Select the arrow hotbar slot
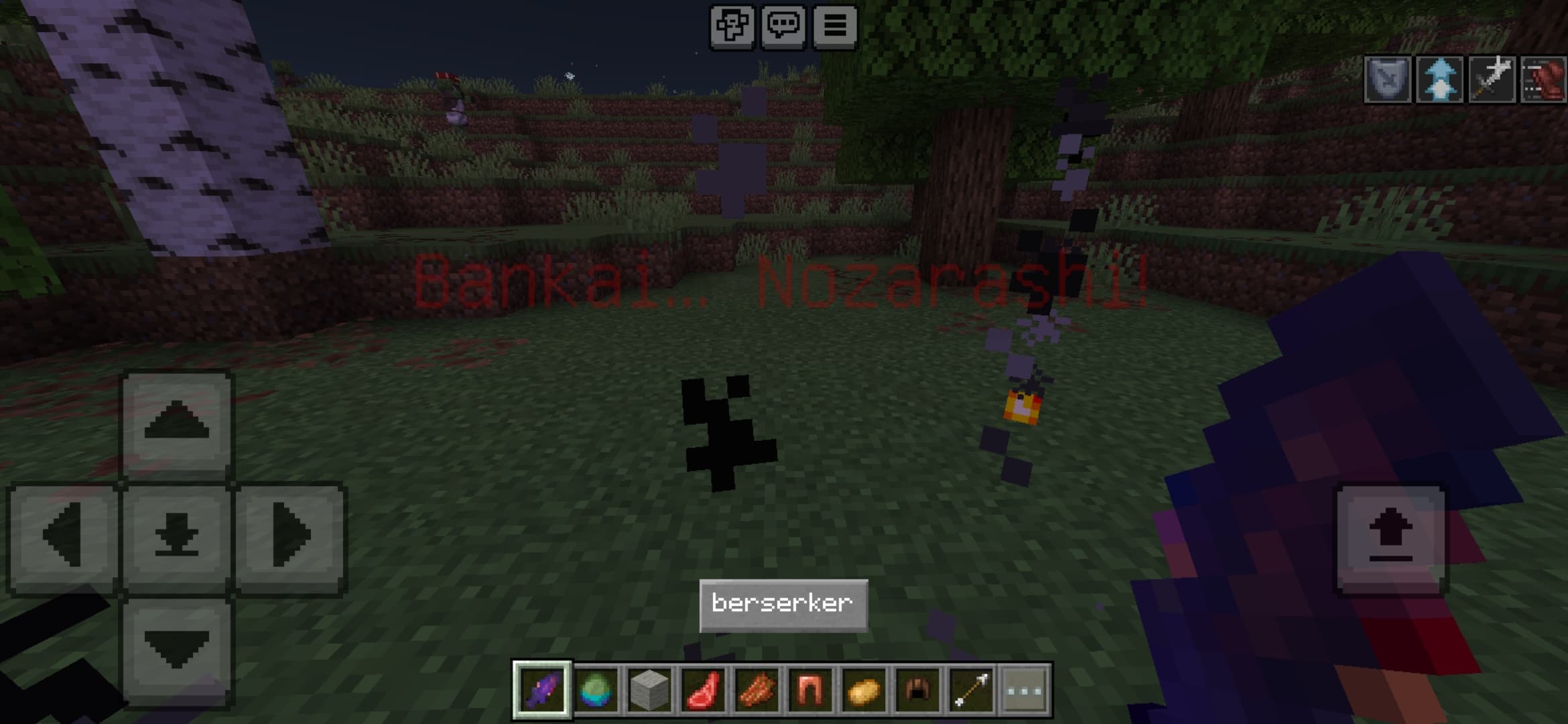This screenshot has height=724, width=1568. coord(971,690)
